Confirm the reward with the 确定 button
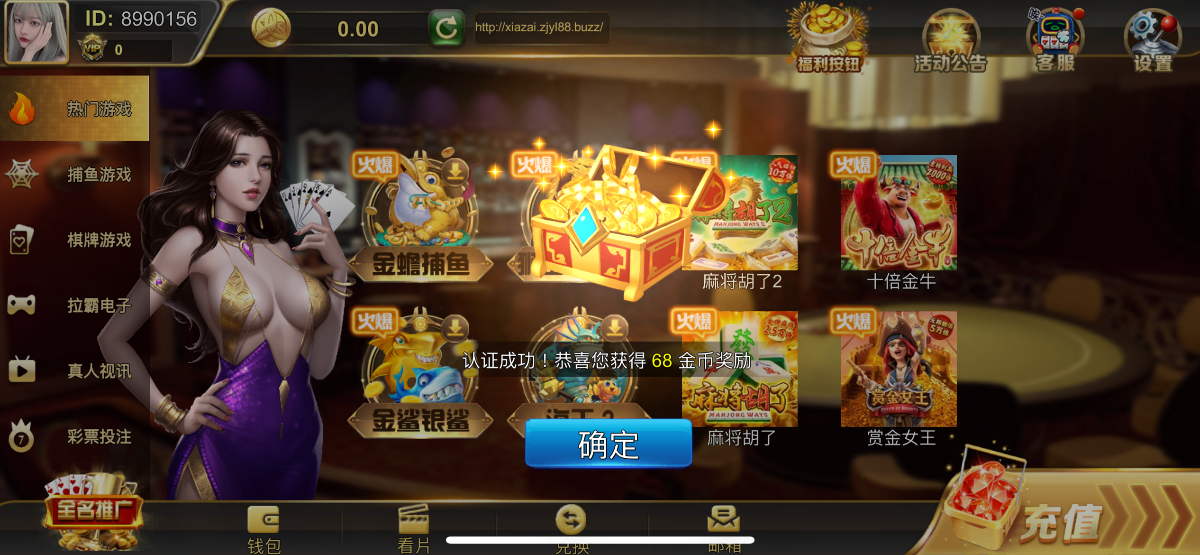The image size is (1200, 555). pos(608,443)
